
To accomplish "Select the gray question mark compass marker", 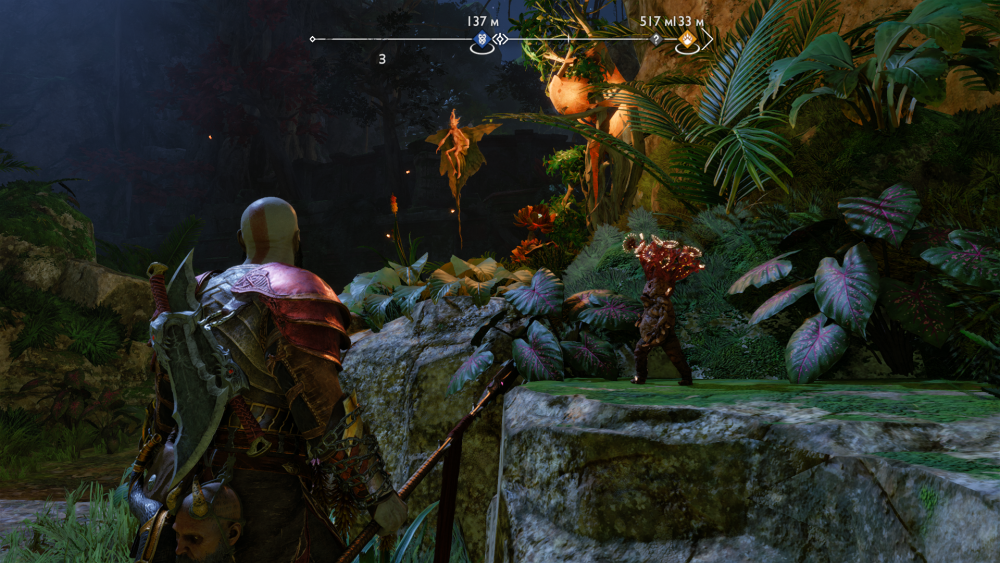I will (656, 40).
